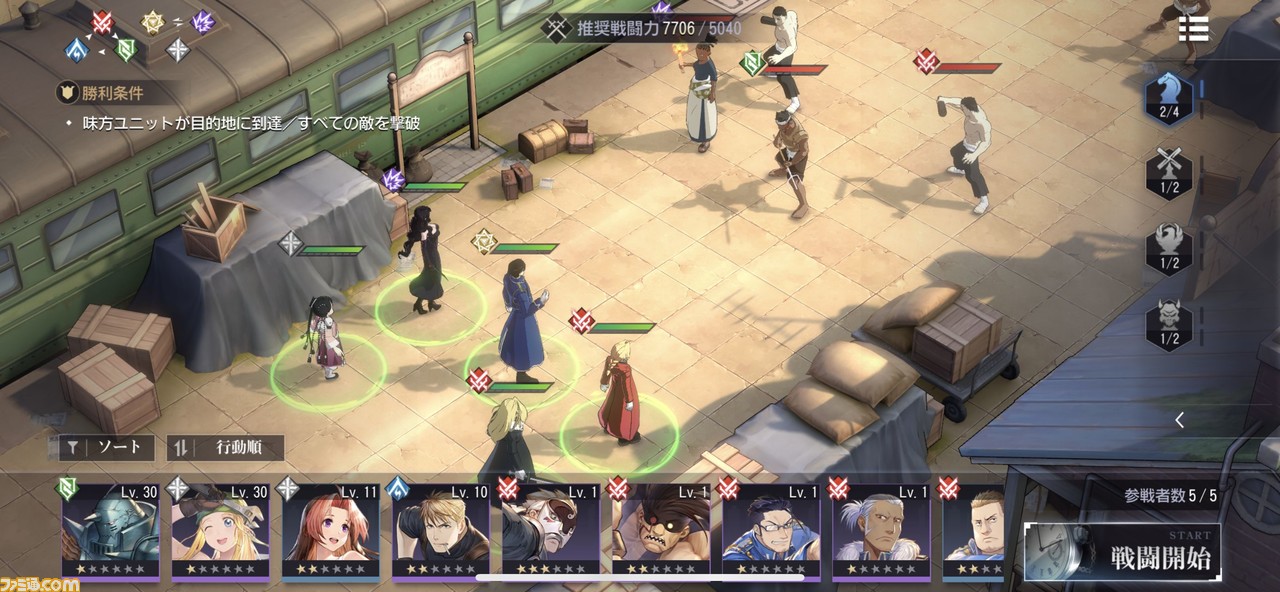Viewport: 1280px width, 592px height.
Task: Pick the red-haired girl Lv. 11 card
Action: (330, 531)
